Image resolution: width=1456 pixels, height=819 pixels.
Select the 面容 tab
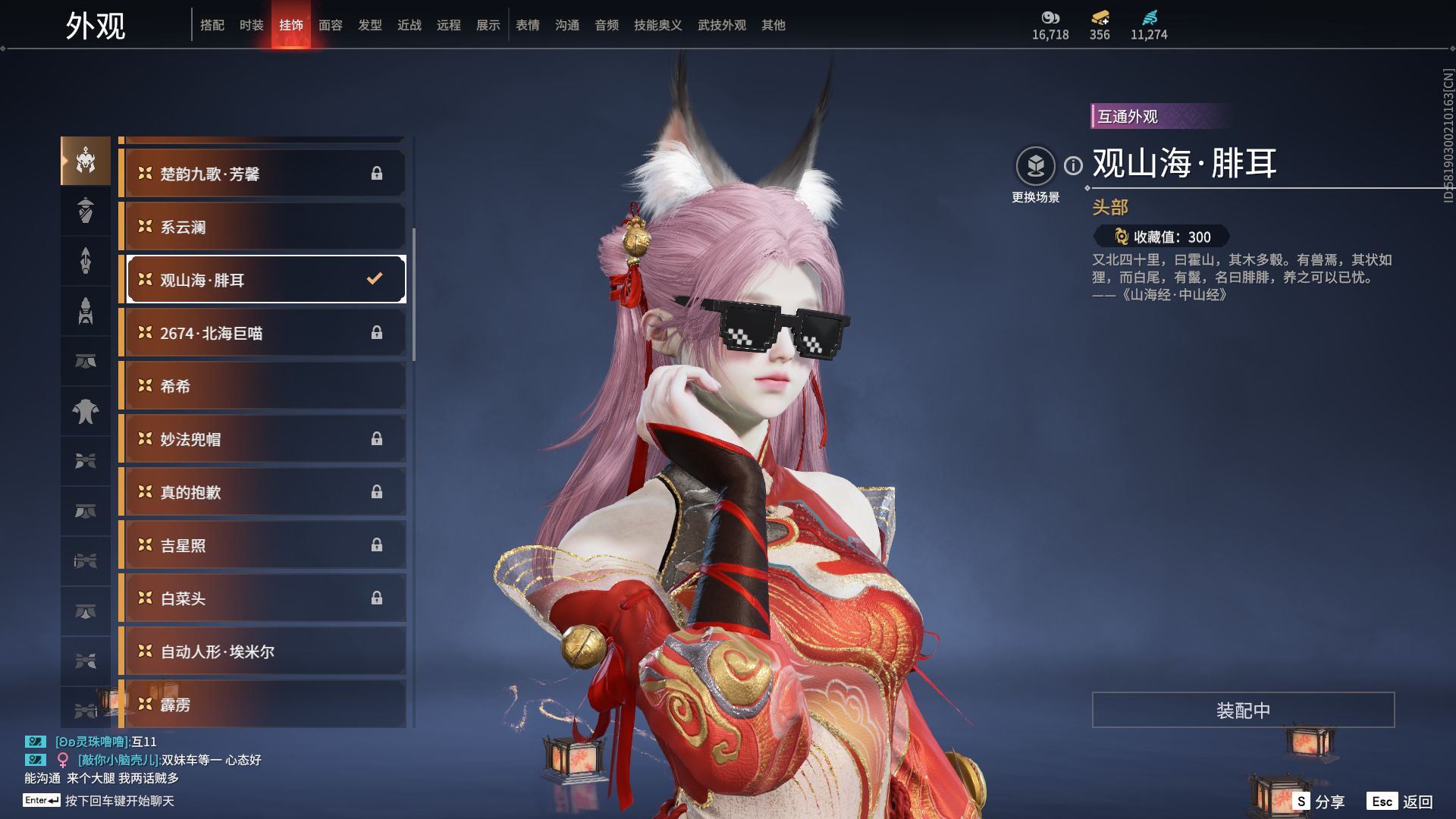[330, 25]
